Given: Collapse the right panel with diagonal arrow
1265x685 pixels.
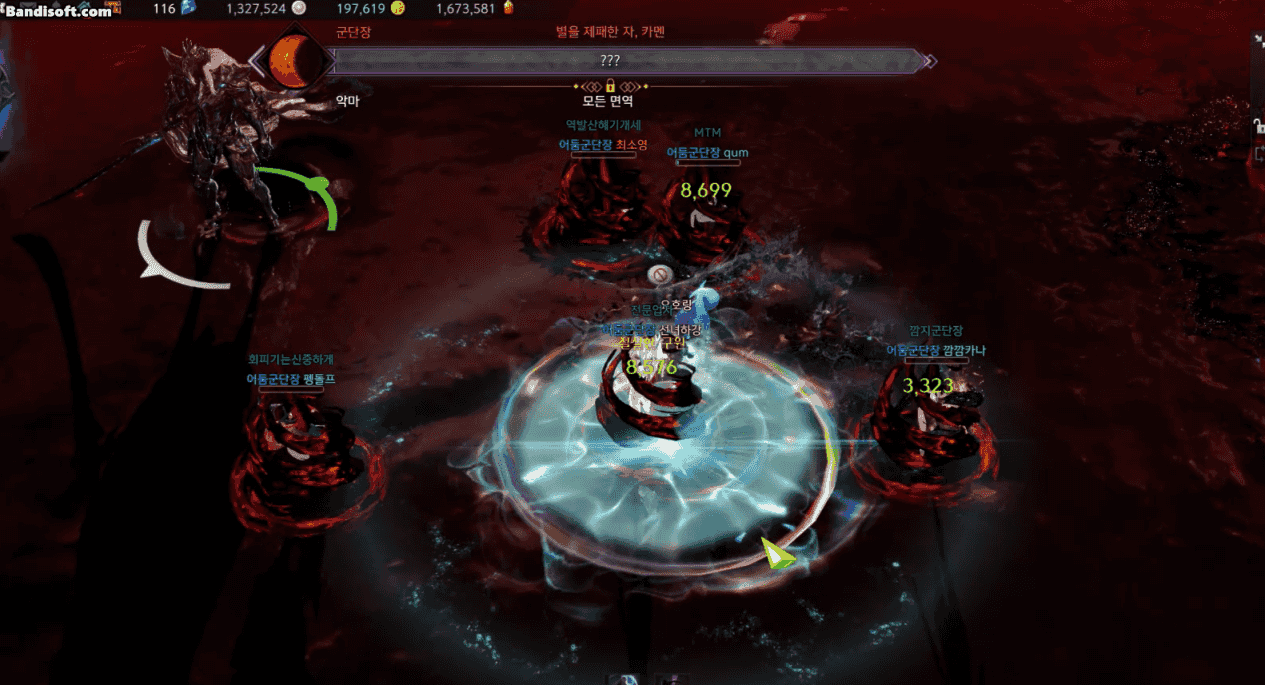Looking at the screenshot, I should pyautogui.click(x=1259, y=41).
